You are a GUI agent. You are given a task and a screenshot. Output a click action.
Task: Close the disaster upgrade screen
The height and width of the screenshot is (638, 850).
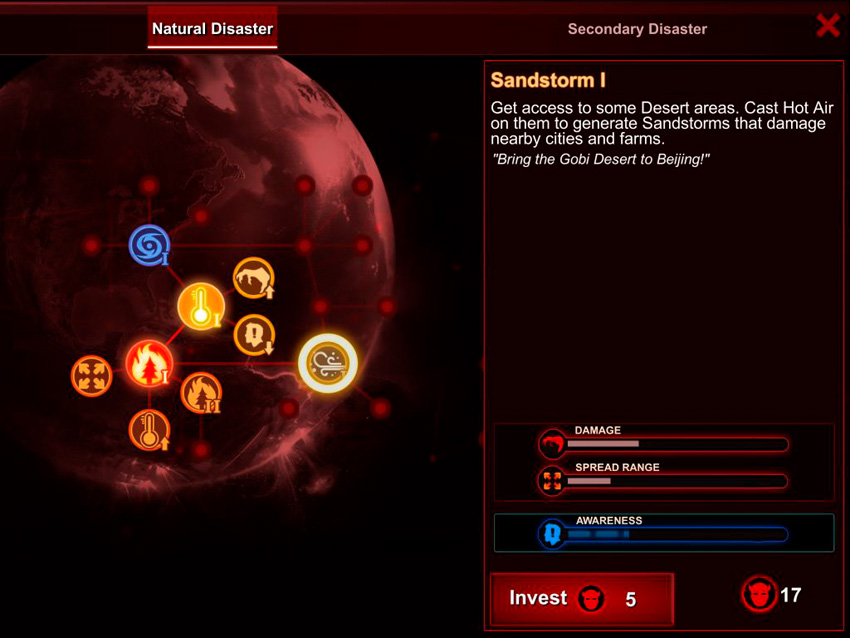pyautogui.click(x=827, y=26)
